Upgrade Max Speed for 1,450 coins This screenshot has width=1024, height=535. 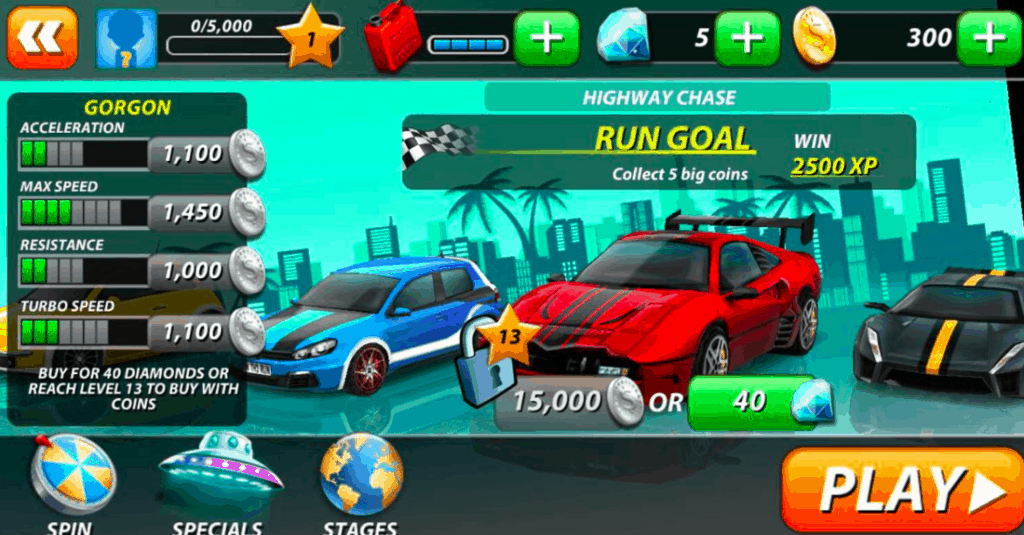tap(207, 212)
